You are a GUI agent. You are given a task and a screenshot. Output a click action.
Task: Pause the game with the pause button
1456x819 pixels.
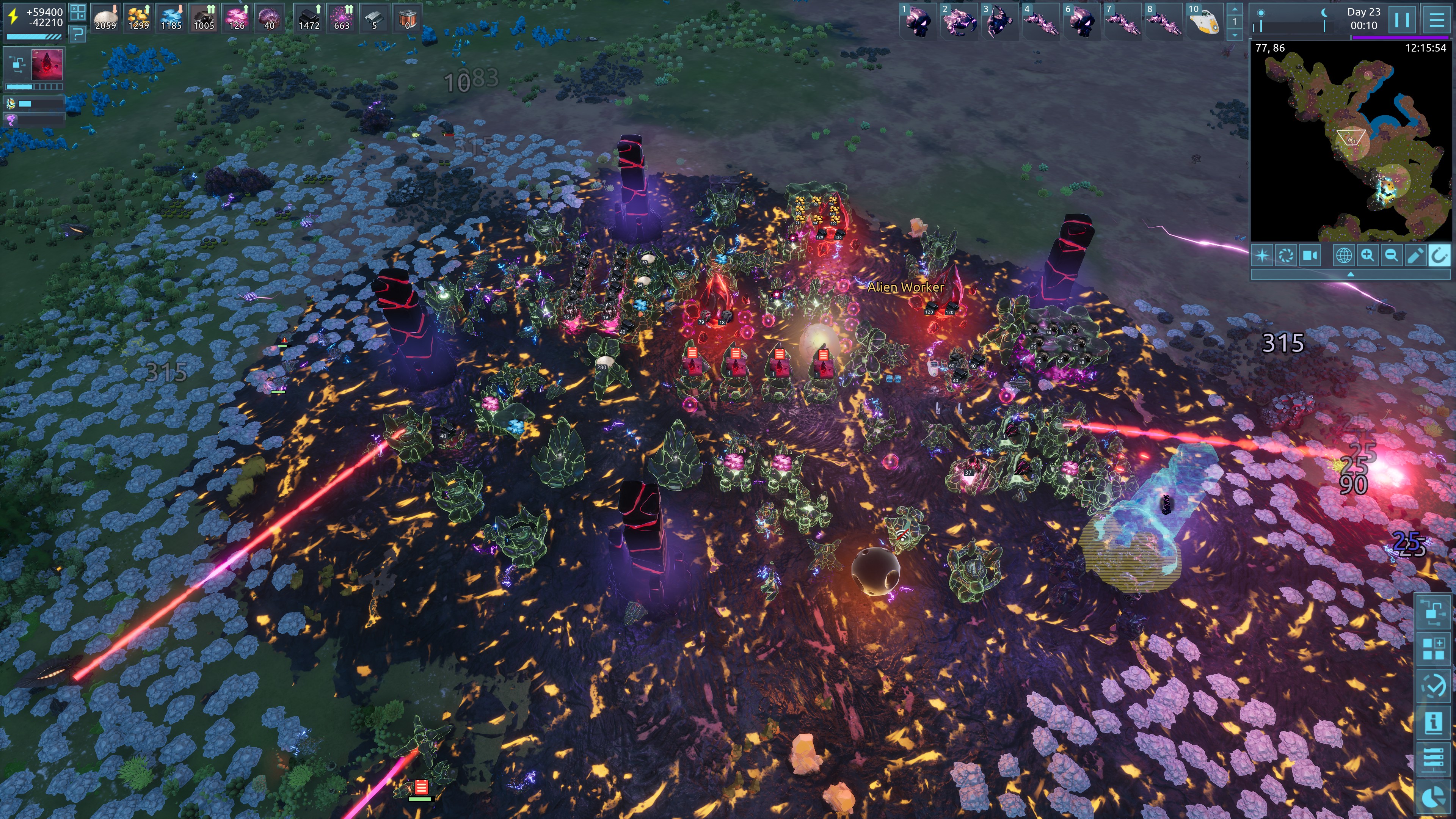[x=1402, y=20]
